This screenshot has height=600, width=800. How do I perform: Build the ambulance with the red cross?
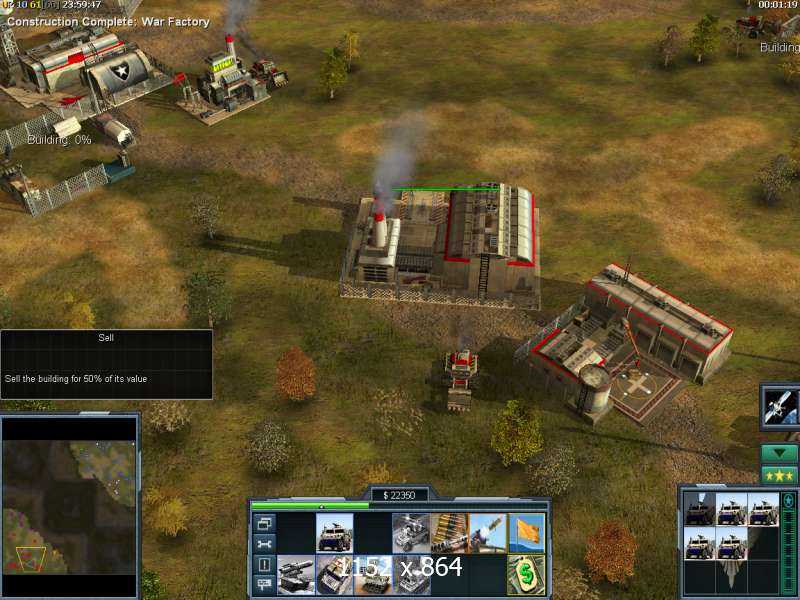[334, 574]
